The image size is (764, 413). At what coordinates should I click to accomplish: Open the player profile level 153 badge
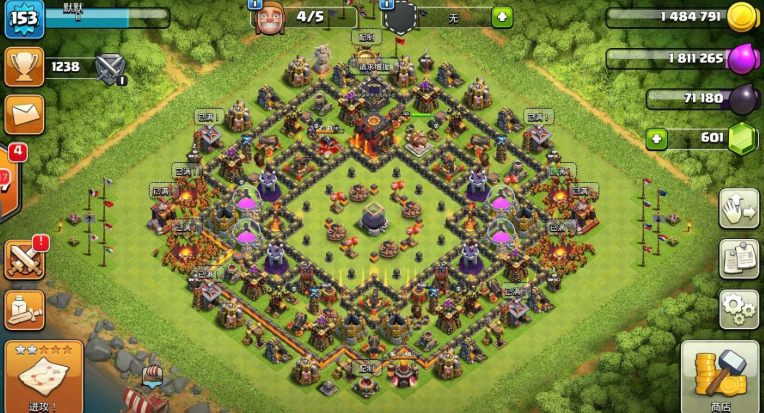pyautogui.click(x=23, y=20)
